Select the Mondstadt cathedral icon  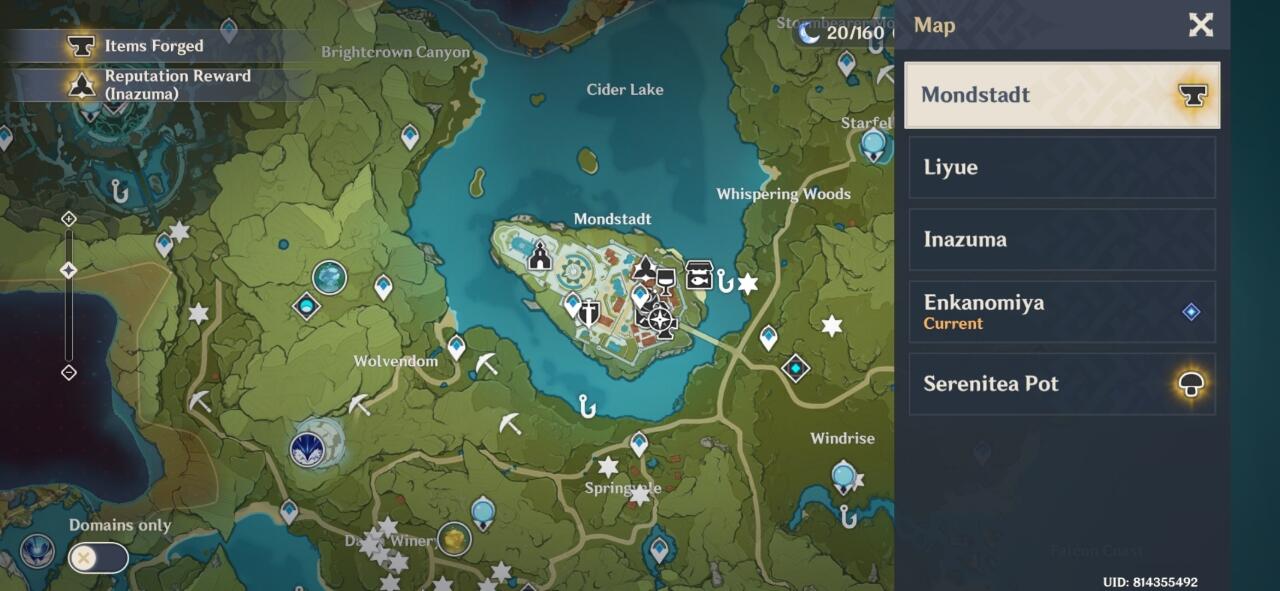pos(540,256)
